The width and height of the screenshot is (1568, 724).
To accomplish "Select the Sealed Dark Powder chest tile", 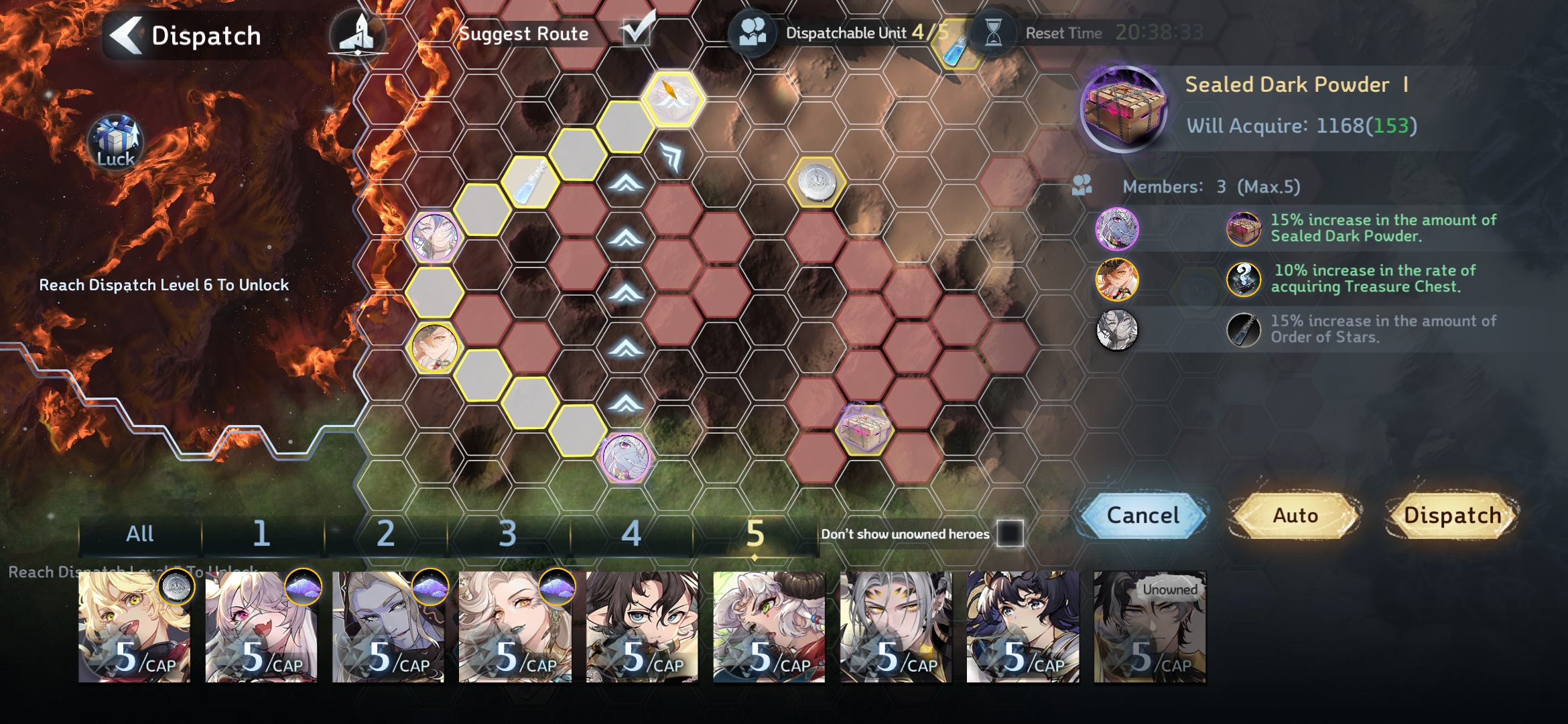I will 865,429.
